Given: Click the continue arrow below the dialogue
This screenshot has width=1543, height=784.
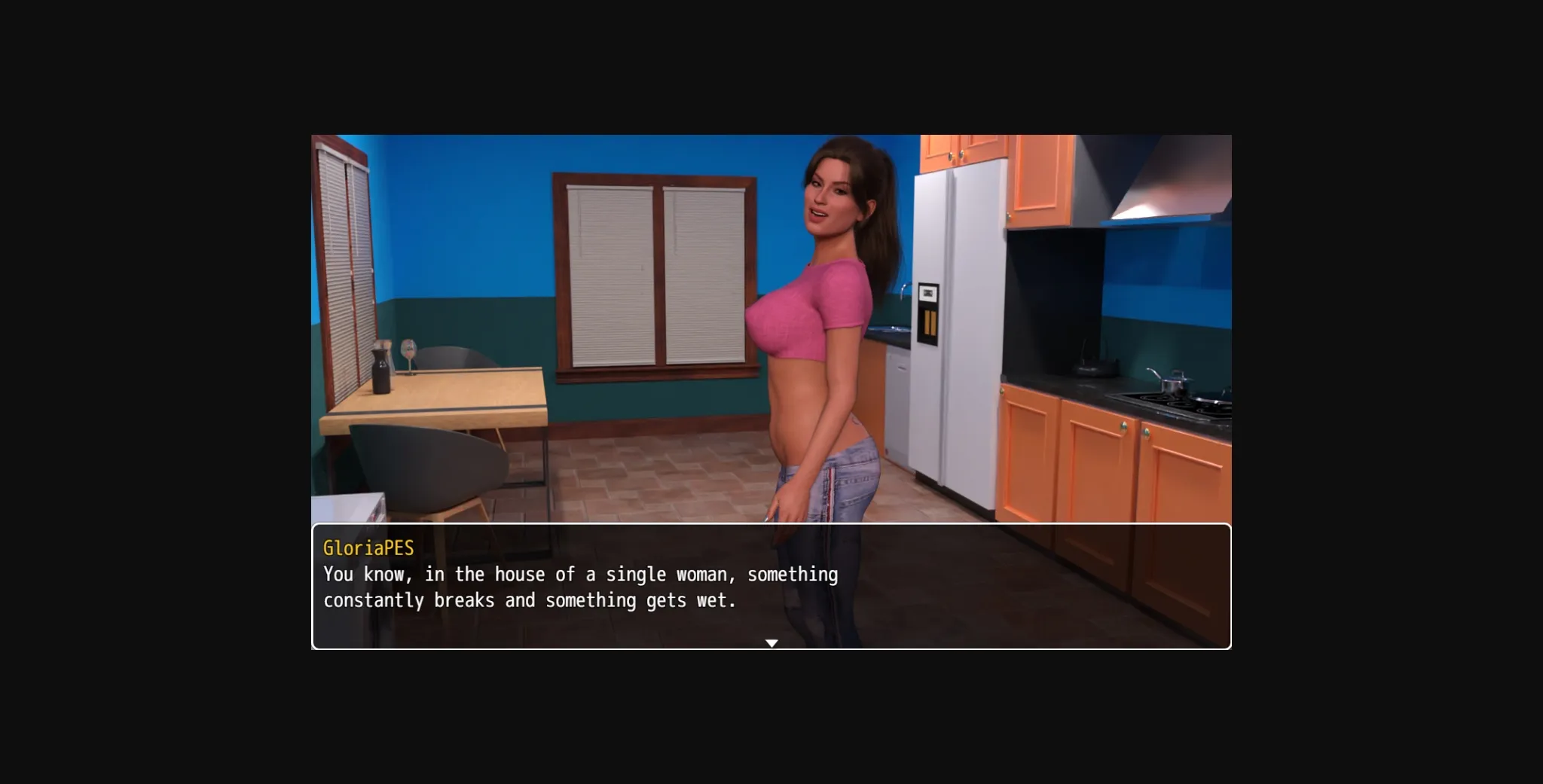Looking at the screenshot, I should (x=771, y=642).
